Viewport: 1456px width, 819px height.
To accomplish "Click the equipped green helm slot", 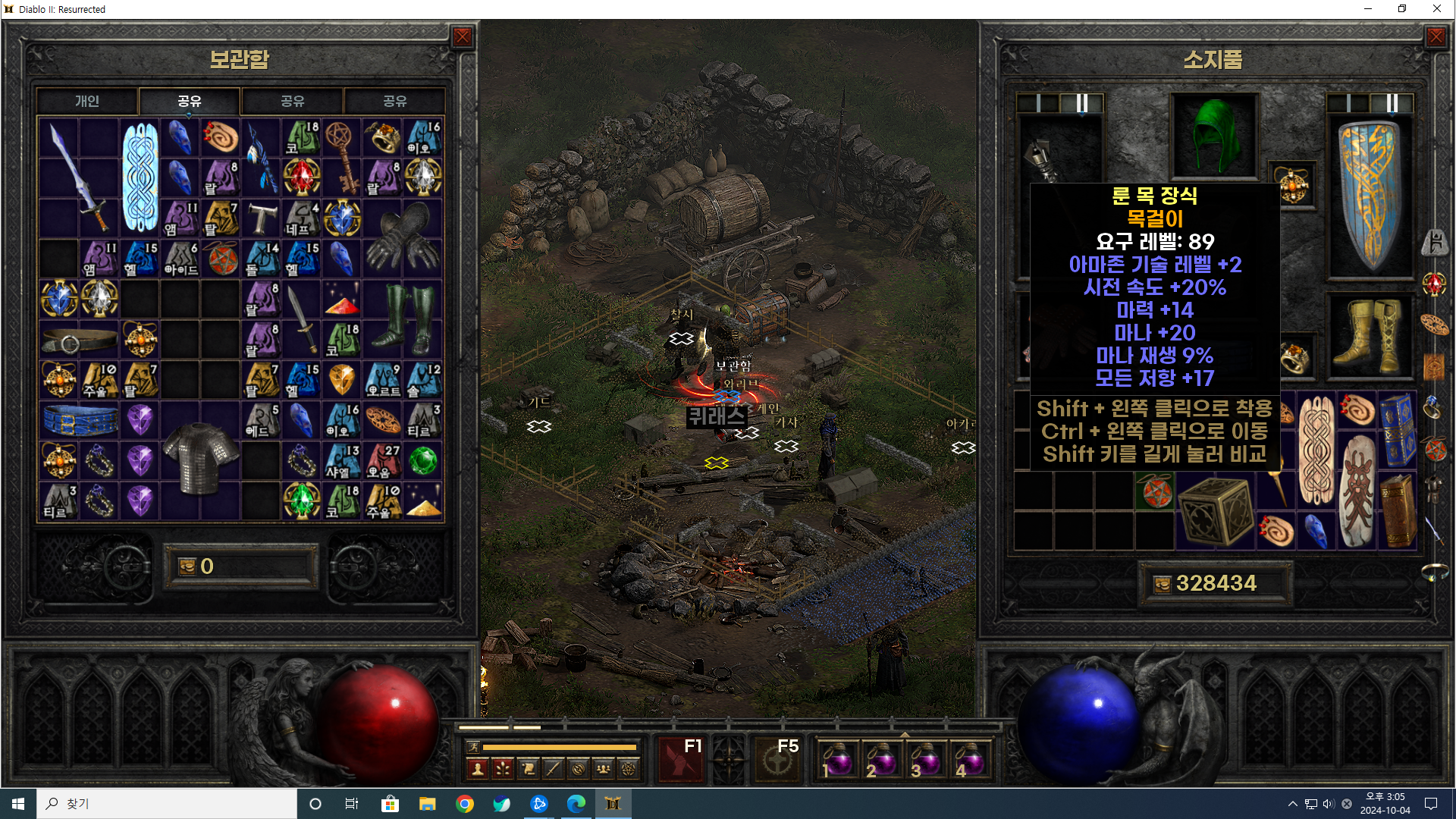I will [1215, 136].
